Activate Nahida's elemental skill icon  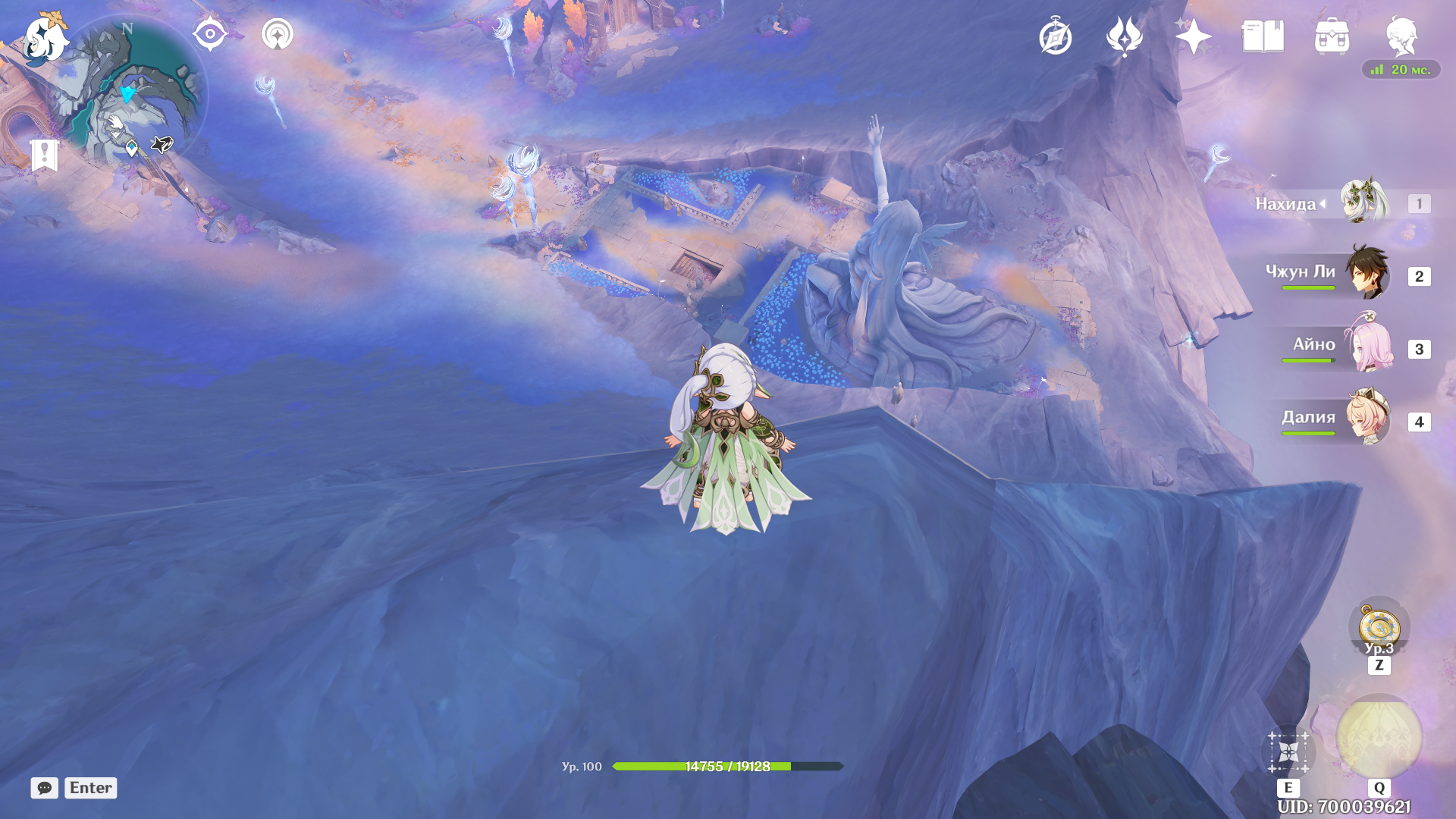pyautogui.click(x=1288, y=752)
